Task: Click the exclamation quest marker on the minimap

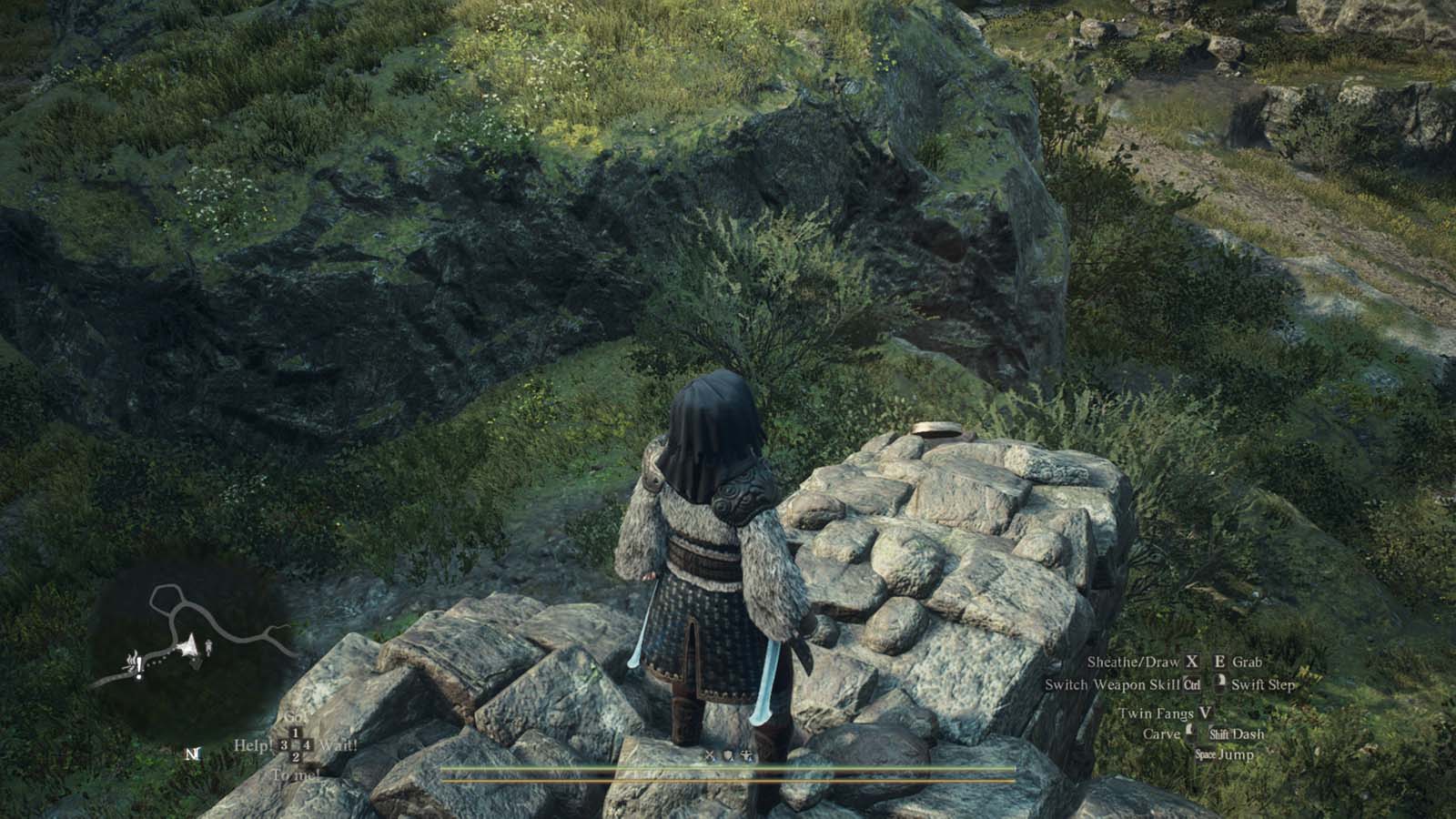Action: click(139, 669)
